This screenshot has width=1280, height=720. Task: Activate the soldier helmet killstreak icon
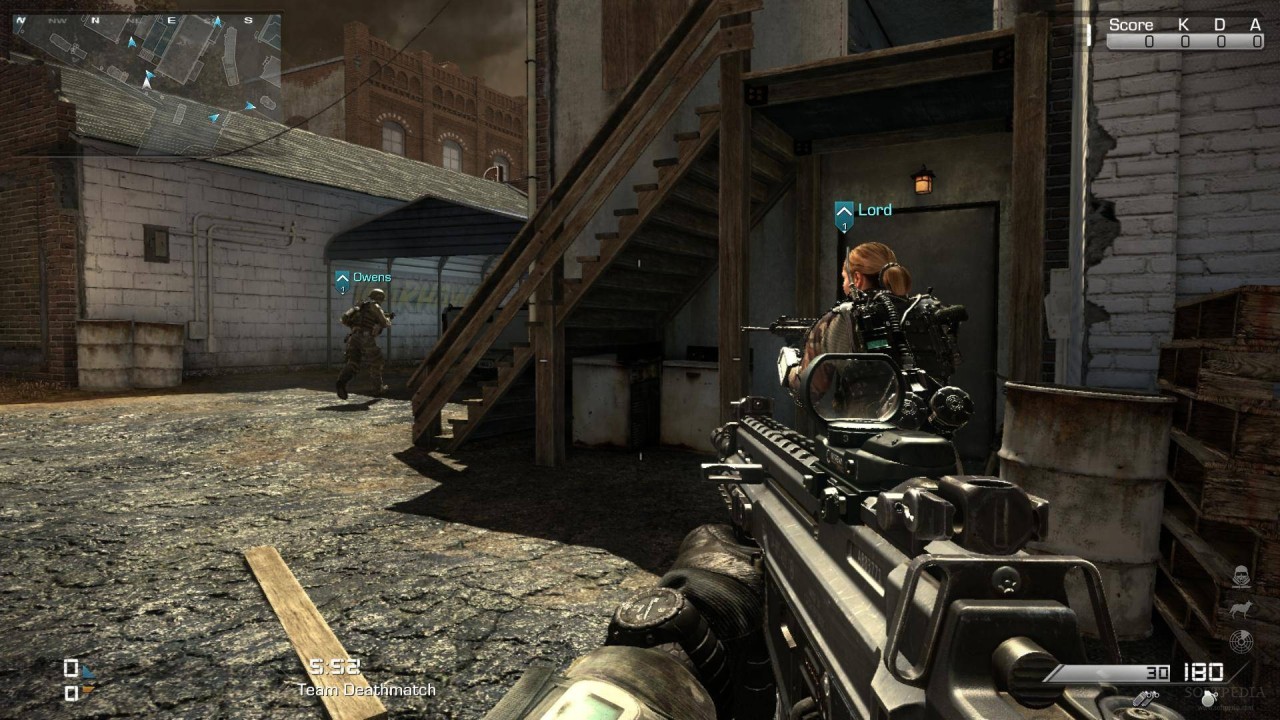[x=1241, y=576]
